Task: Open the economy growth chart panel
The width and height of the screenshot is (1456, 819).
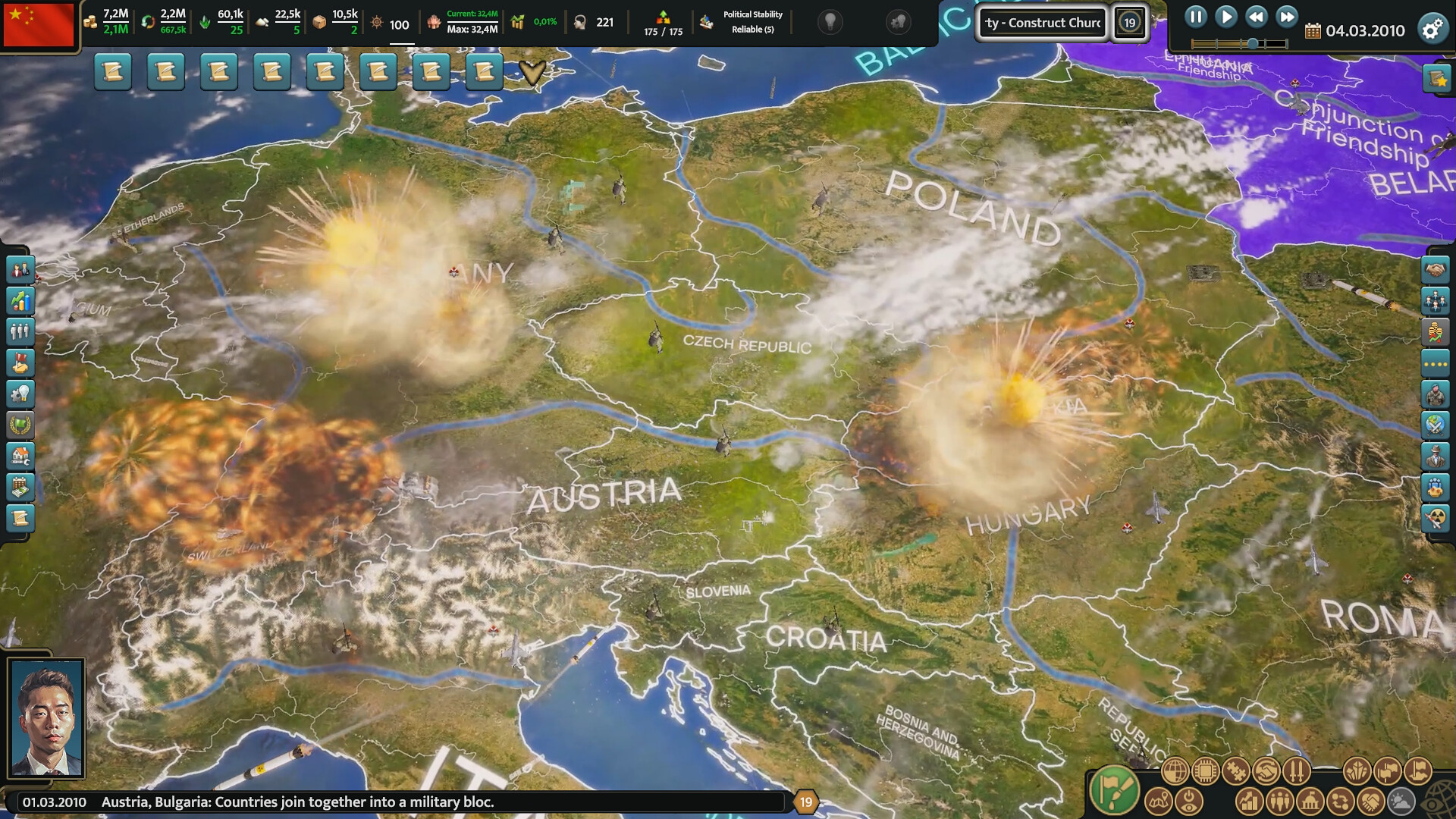Action: 20,301
